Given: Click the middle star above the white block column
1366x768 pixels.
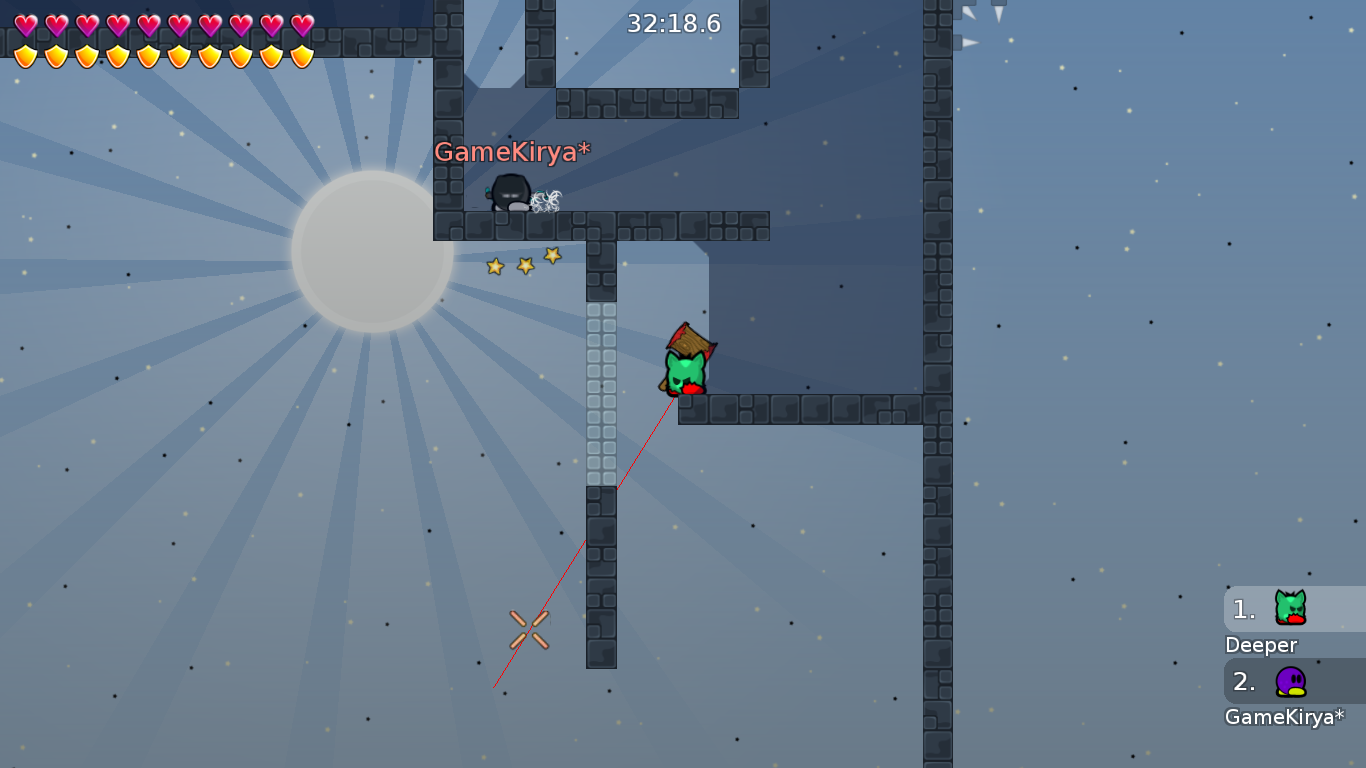Looking at the screenshot, I should [523, 263].
